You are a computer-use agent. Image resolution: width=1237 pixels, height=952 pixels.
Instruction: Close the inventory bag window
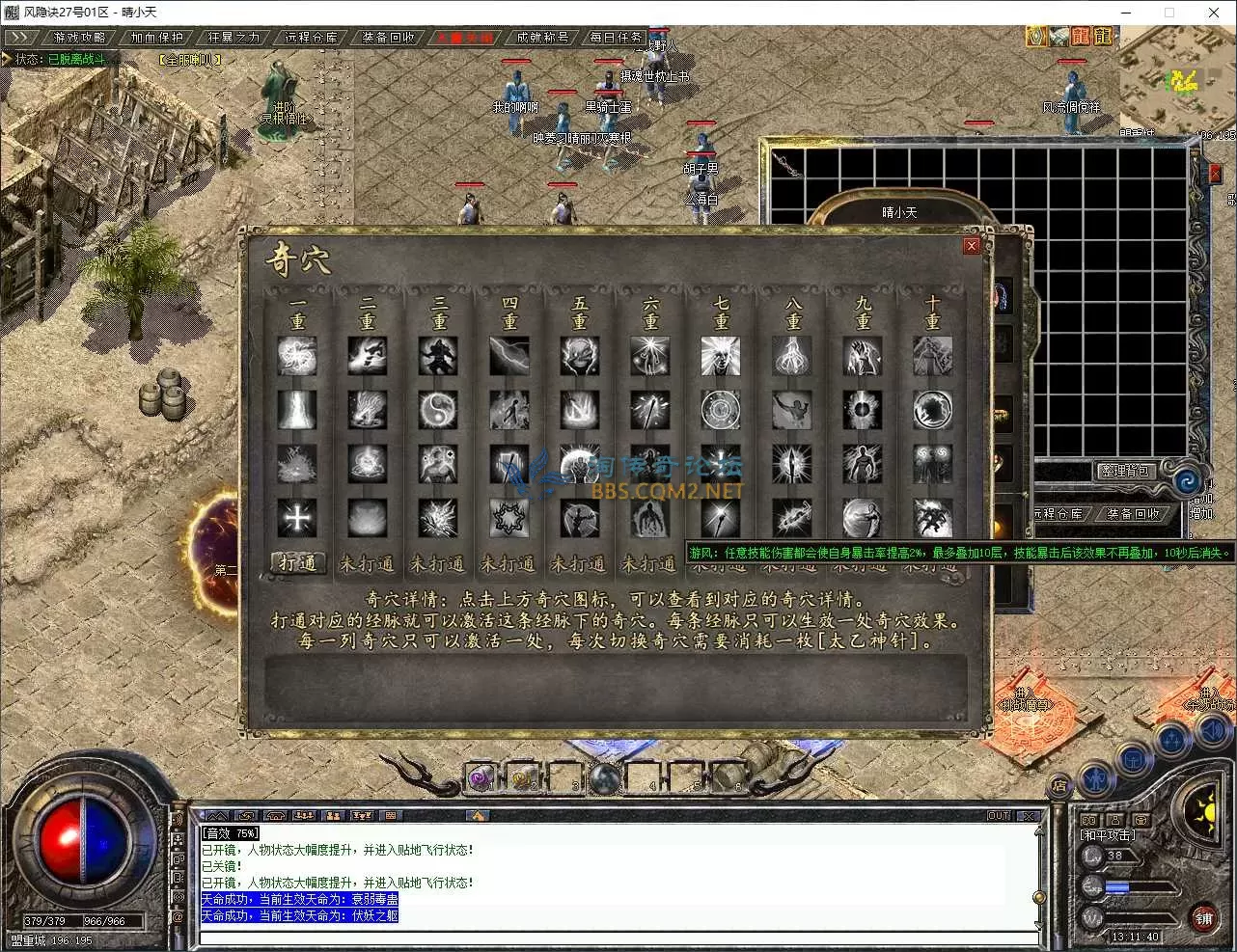[1215, 175]
